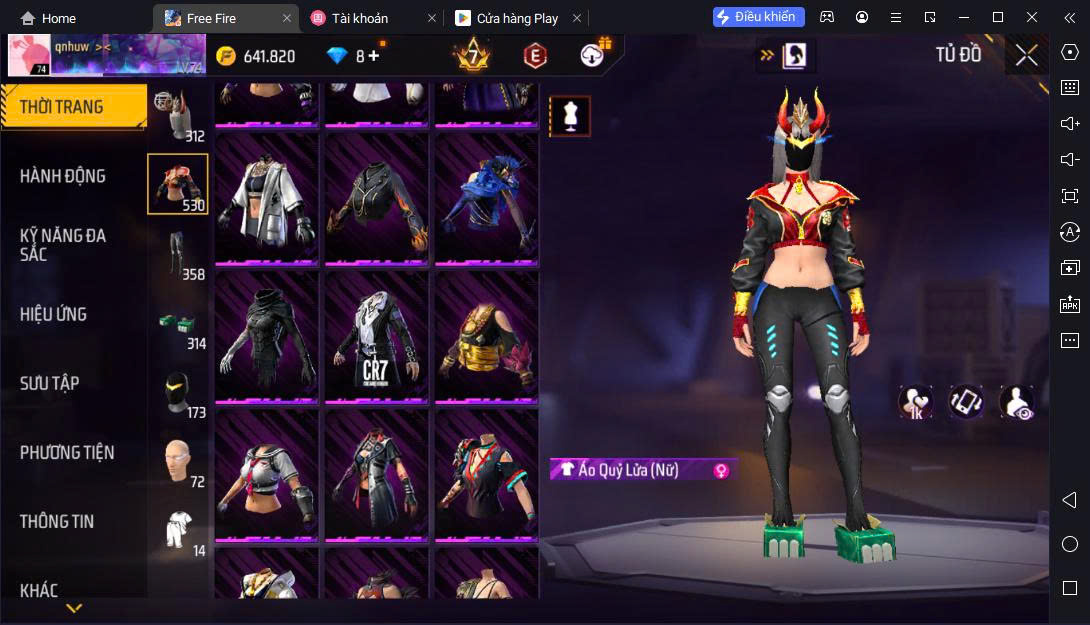
Task: Toggle the mannequin preview icon
Action: coord(570,116)
